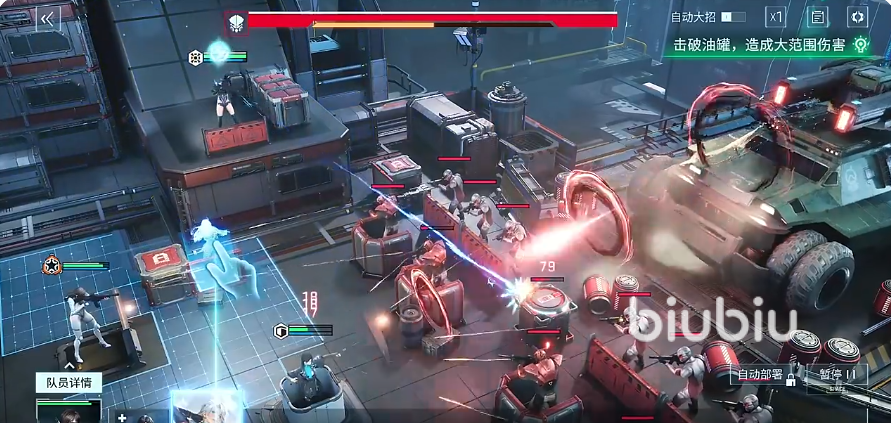This screenshot has height=423, width=891.
Task: Open the 队员详情 squad details panel
Action: click(68, 382)
